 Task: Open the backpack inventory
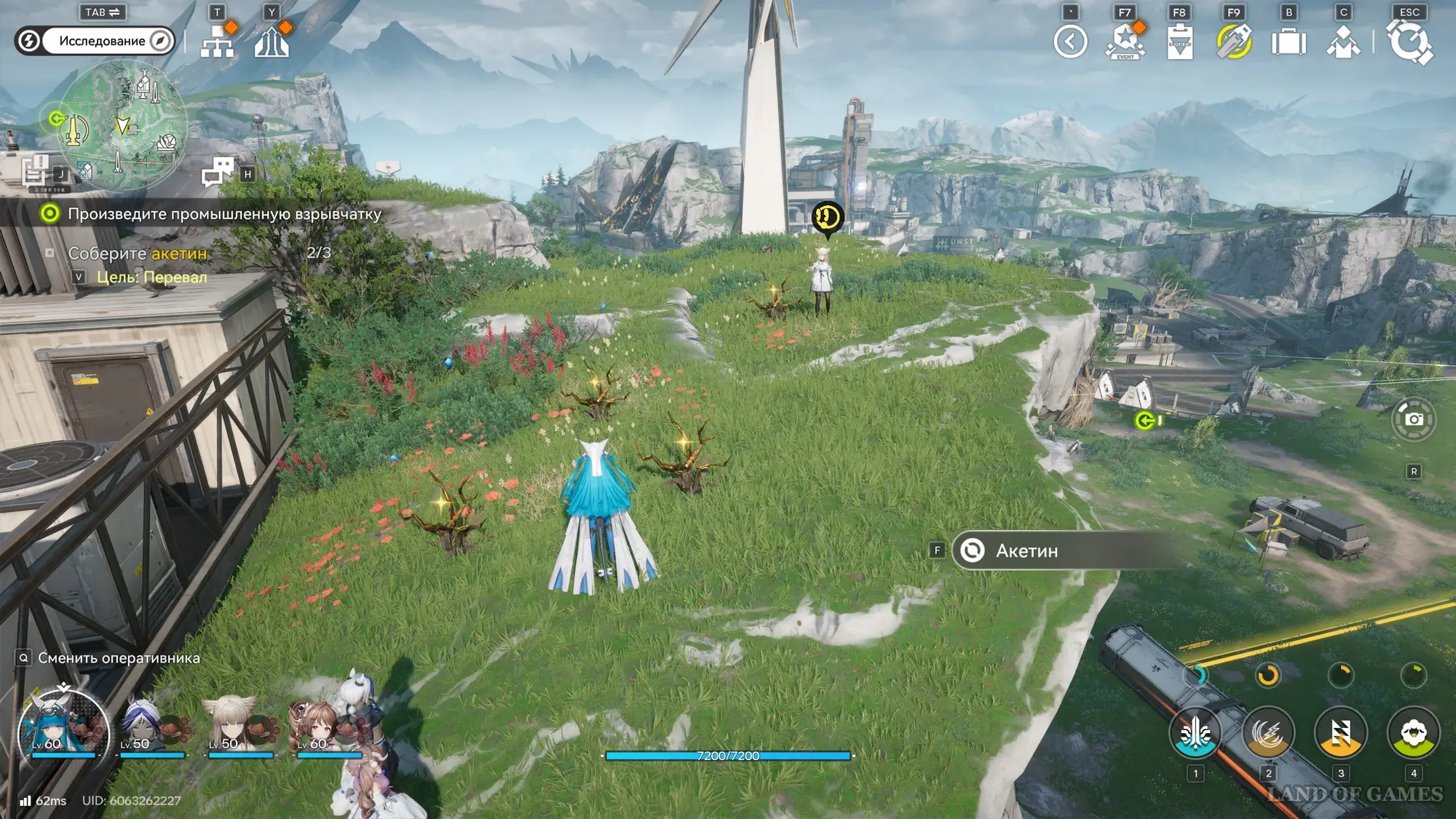[1289, 41]
